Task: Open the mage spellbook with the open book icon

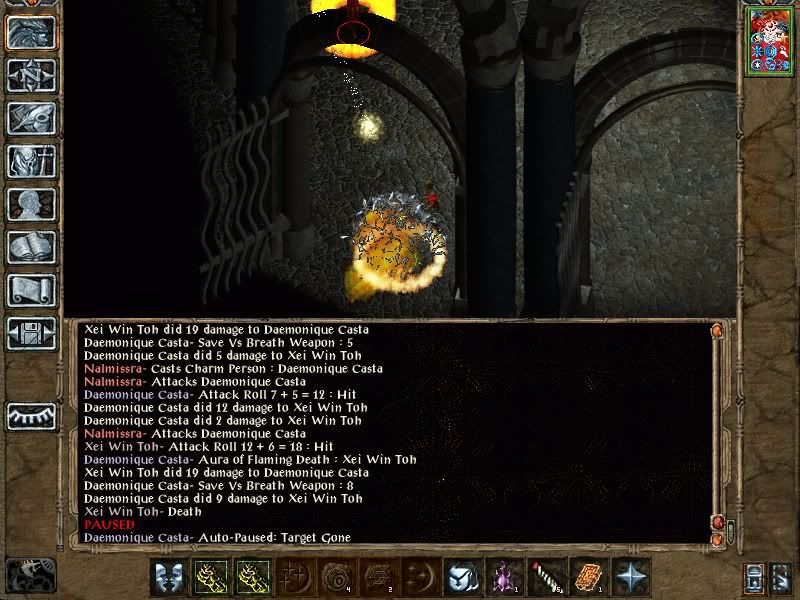Action: click(28, 247)
